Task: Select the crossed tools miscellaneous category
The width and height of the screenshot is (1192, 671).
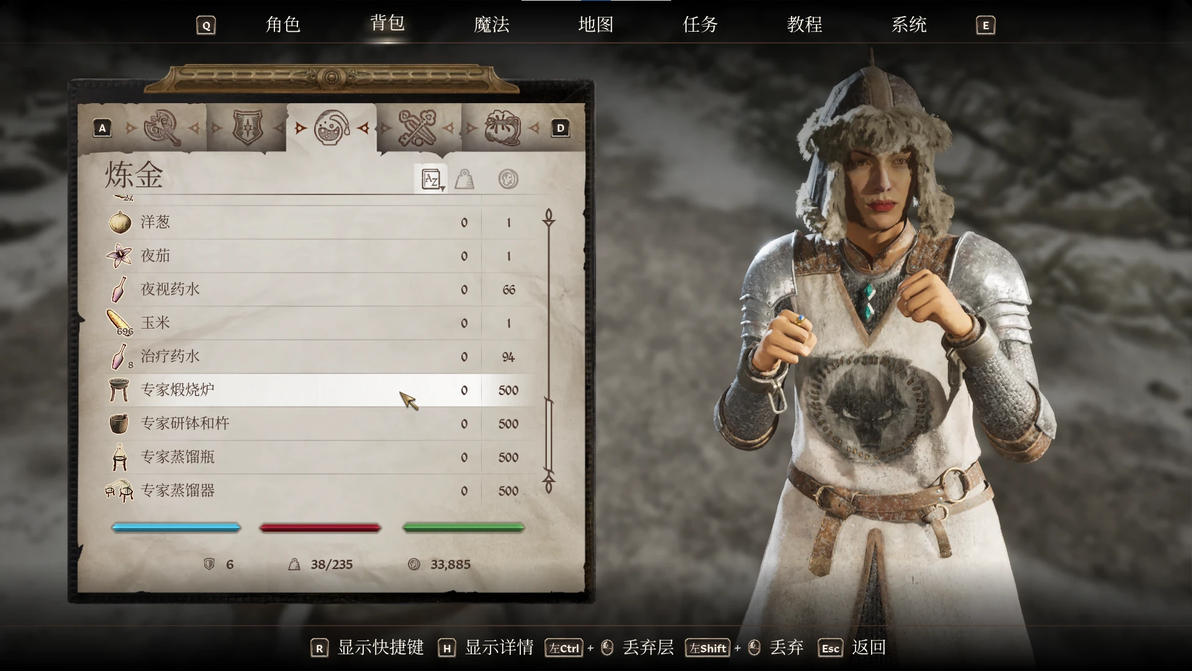Action: tap(418, 128)
